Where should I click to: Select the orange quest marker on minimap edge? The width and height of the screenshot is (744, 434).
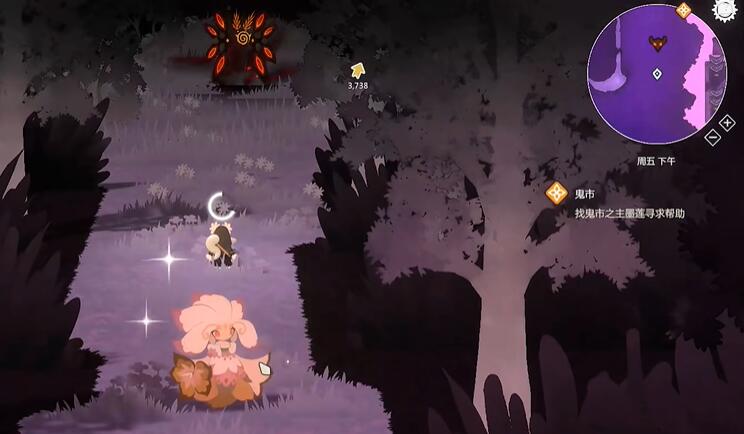click(684, 11)
